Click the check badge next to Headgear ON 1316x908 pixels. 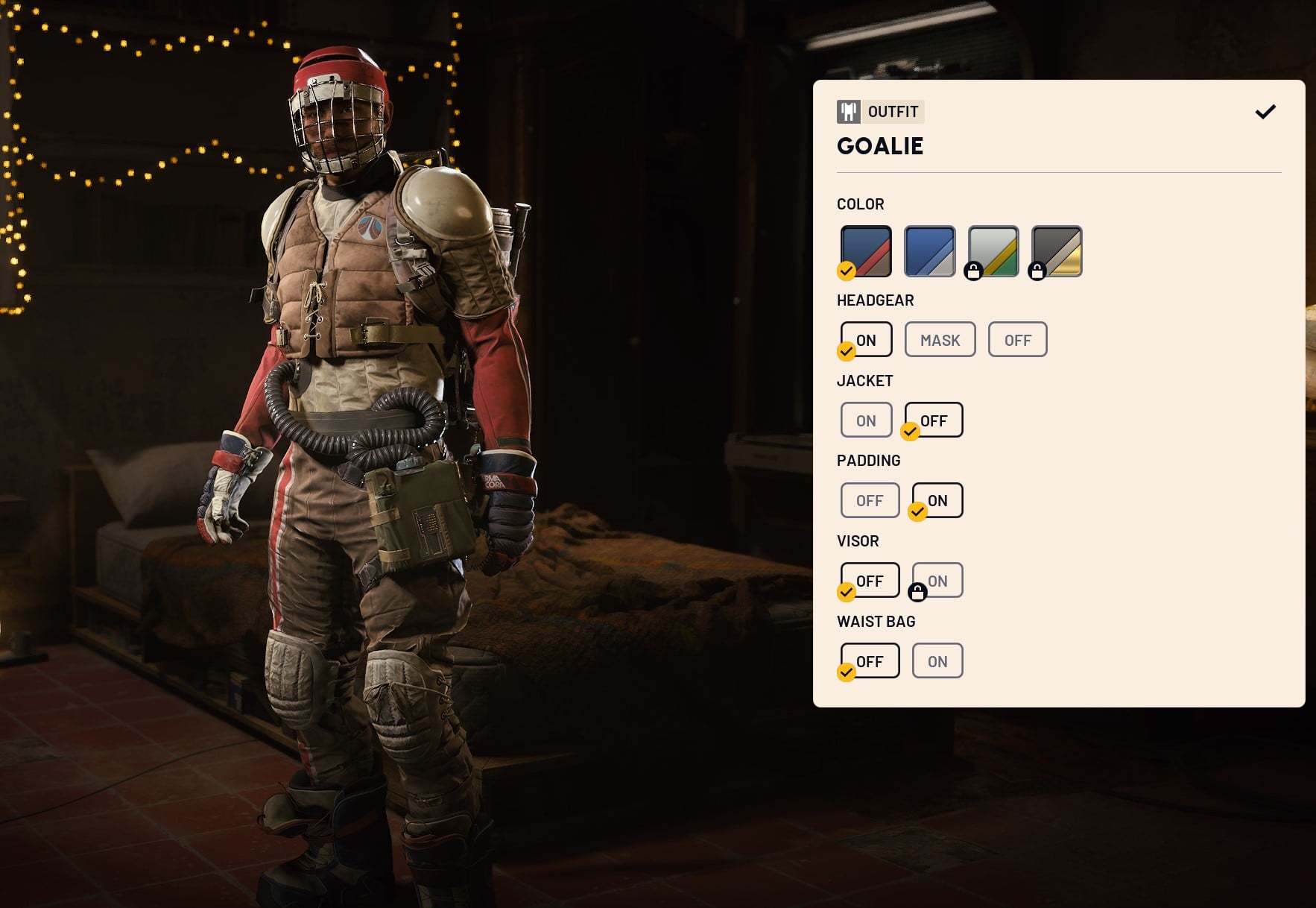click(846, 352)
